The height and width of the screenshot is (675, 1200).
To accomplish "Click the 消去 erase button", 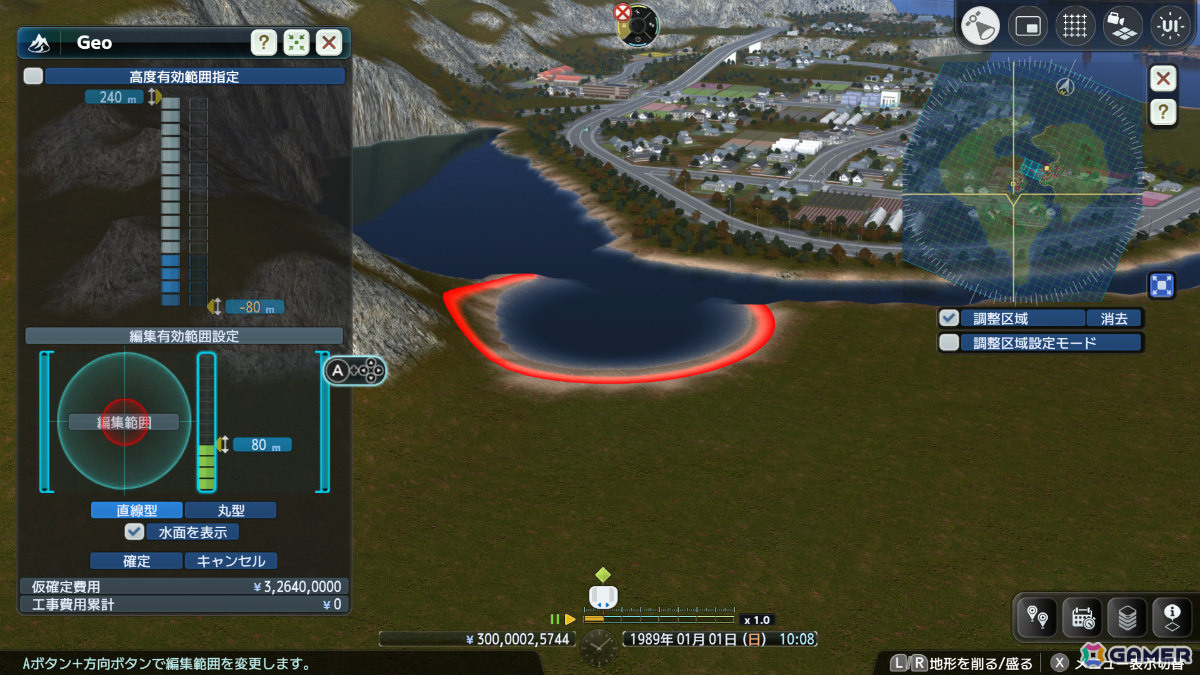I will click(x=1114, y=318).
